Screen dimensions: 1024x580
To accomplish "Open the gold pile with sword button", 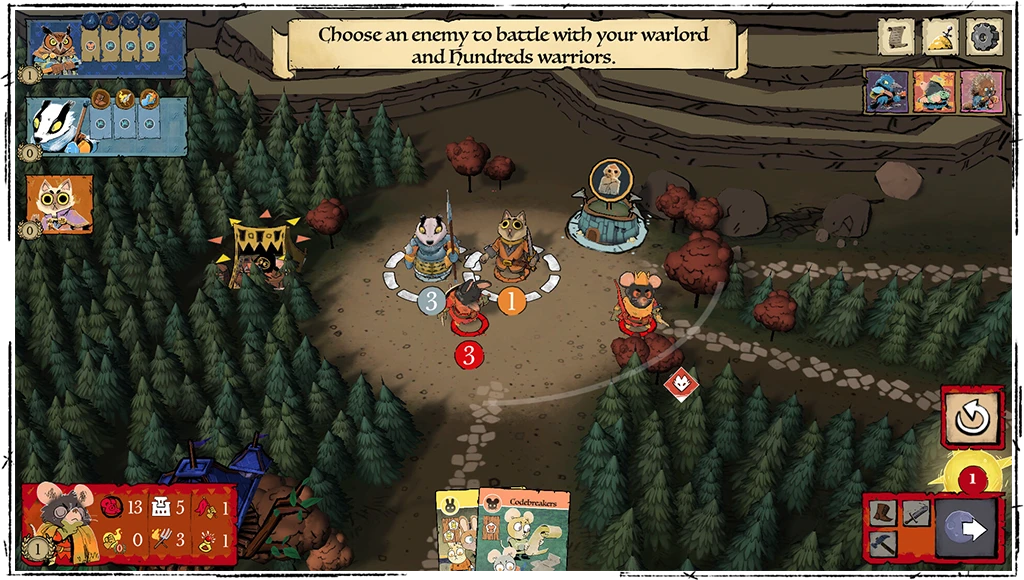I will 941,37.
